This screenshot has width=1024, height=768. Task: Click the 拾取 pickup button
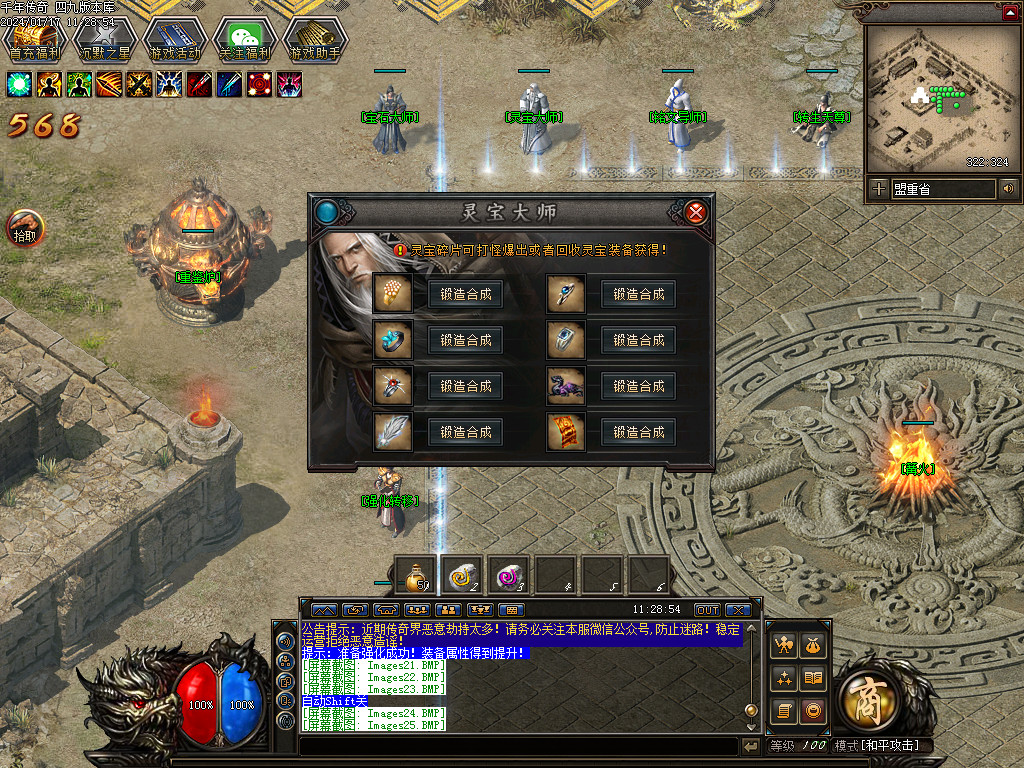coord(24,229)
